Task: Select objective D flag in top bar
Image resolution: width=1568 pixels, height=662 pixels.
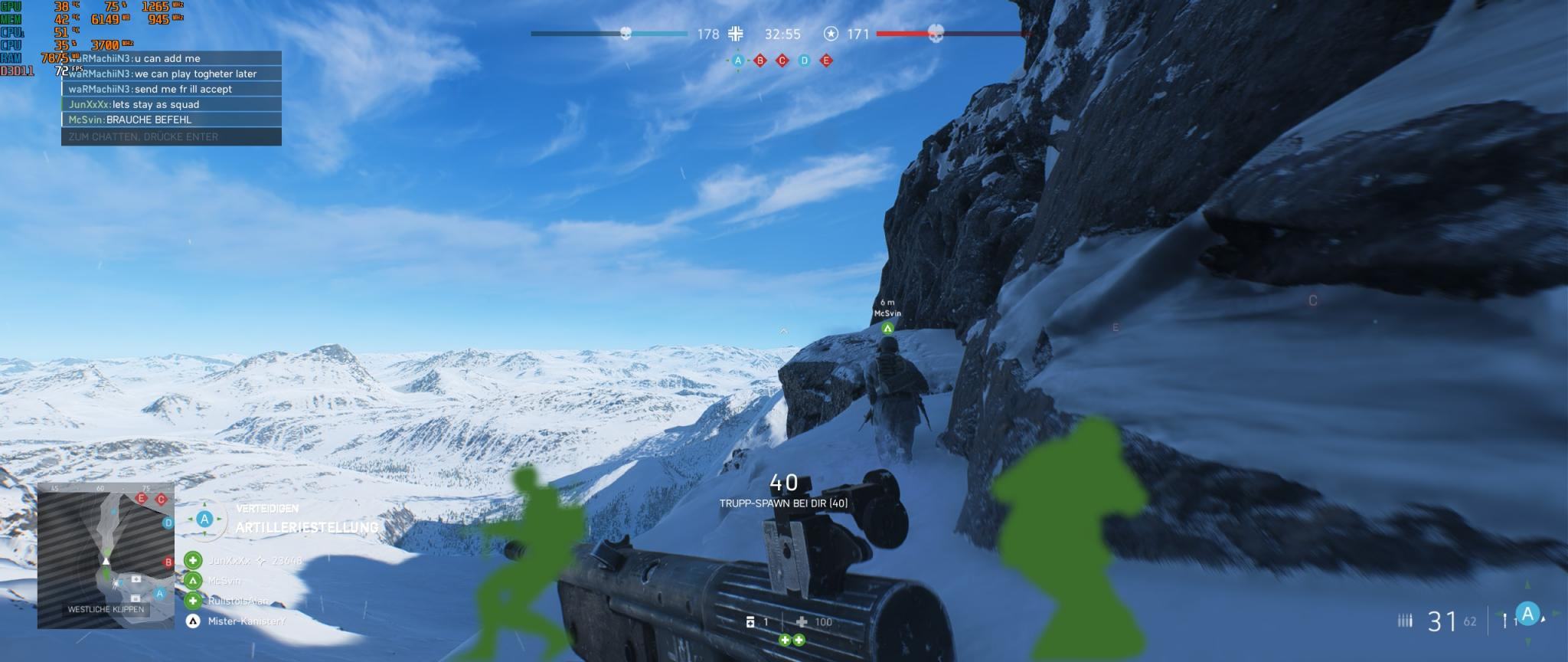Action: 804,61
